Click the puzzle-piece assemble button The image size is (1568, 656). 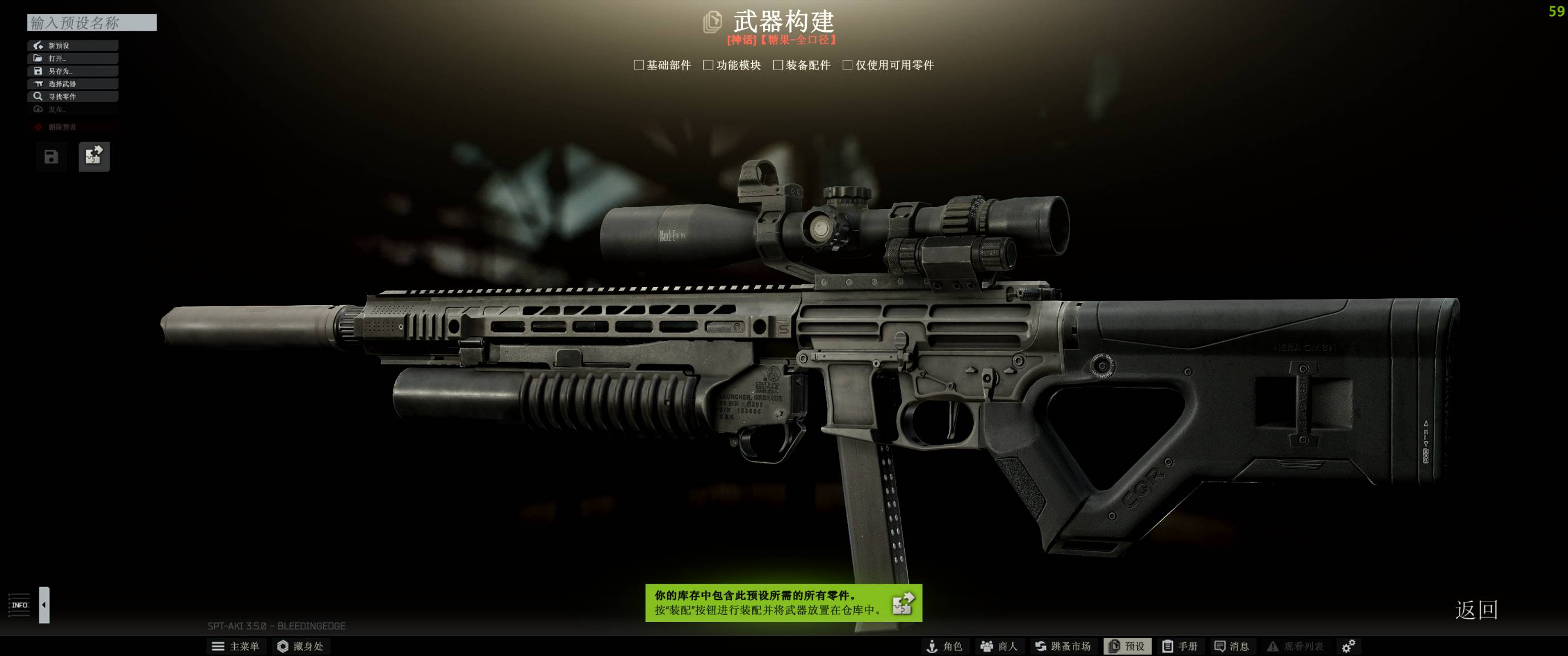(x=94, y=157)
